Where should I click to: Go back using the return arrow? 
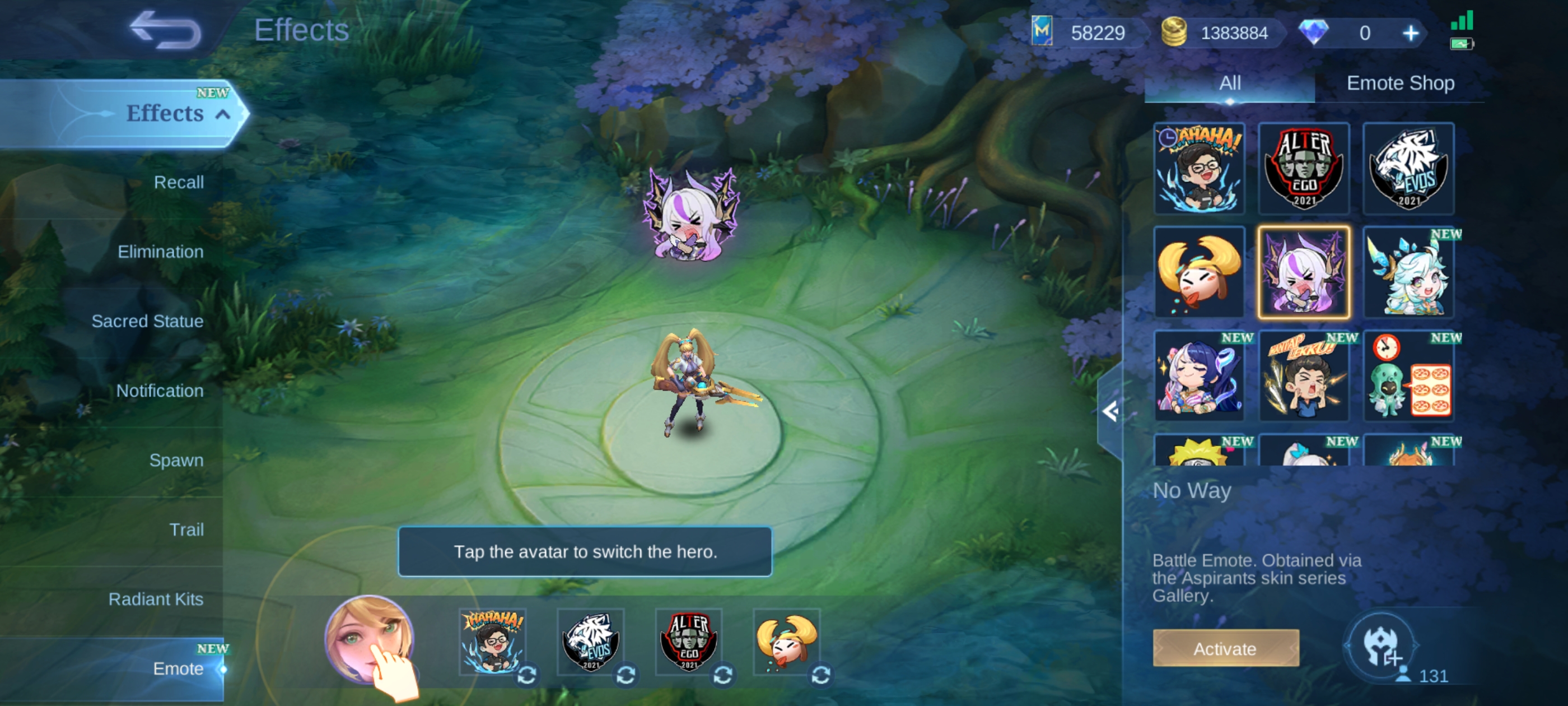click(165, 30)
